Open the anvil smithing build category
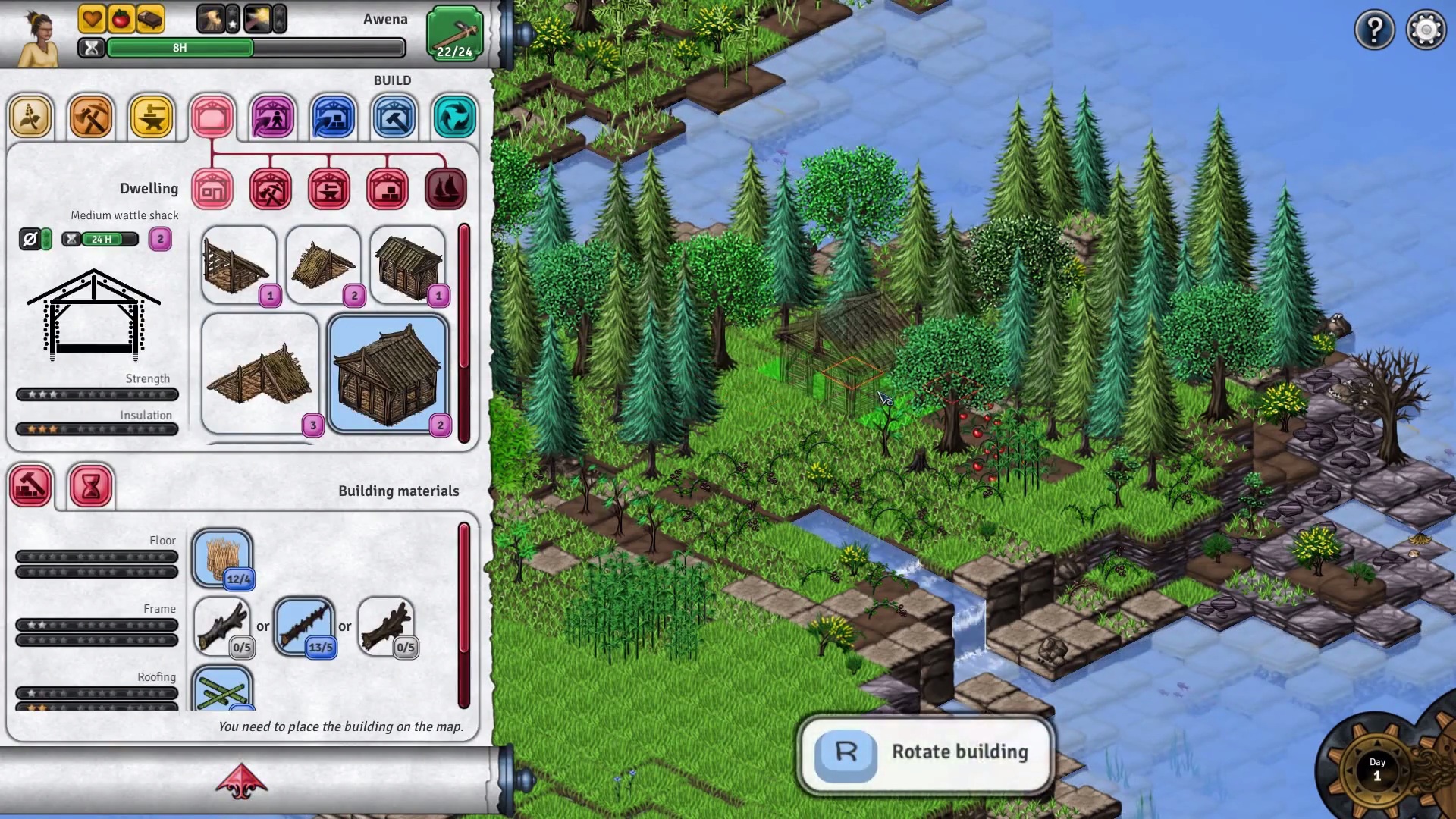The image size is (1456, 819). 152,118
